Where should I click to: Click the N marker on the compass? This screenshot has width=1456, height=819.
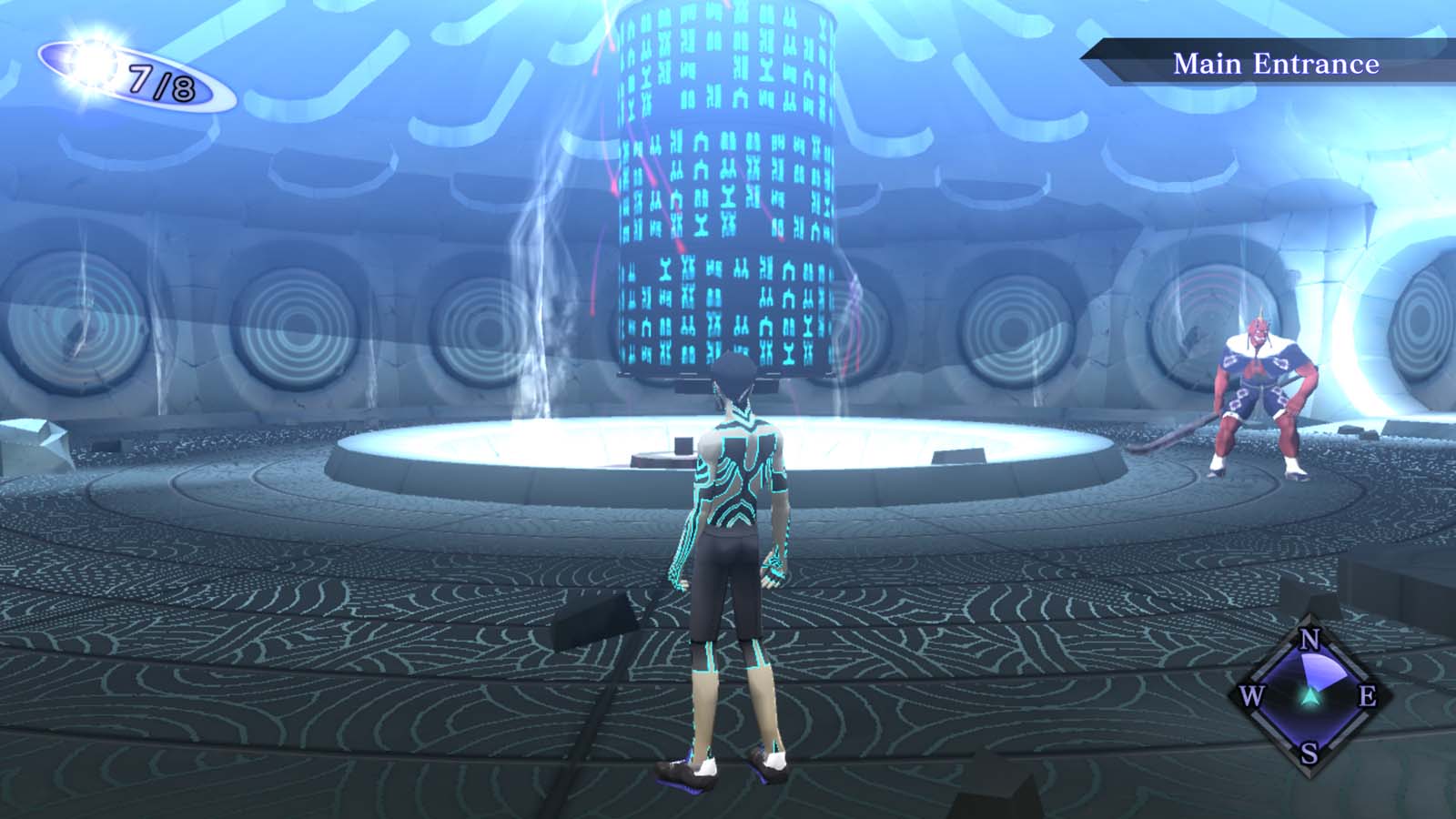point(1308,641)
